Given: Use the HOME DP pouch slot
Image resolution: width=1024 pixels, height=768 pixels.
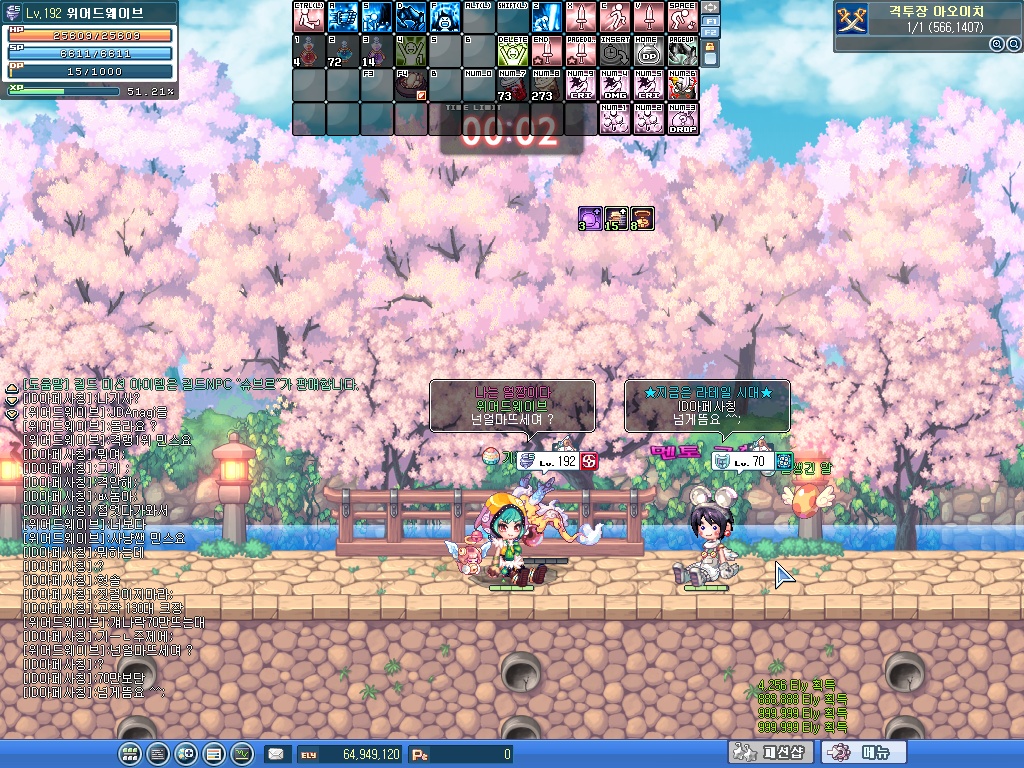Looking at the screenshot, I should tap(649, 51).
